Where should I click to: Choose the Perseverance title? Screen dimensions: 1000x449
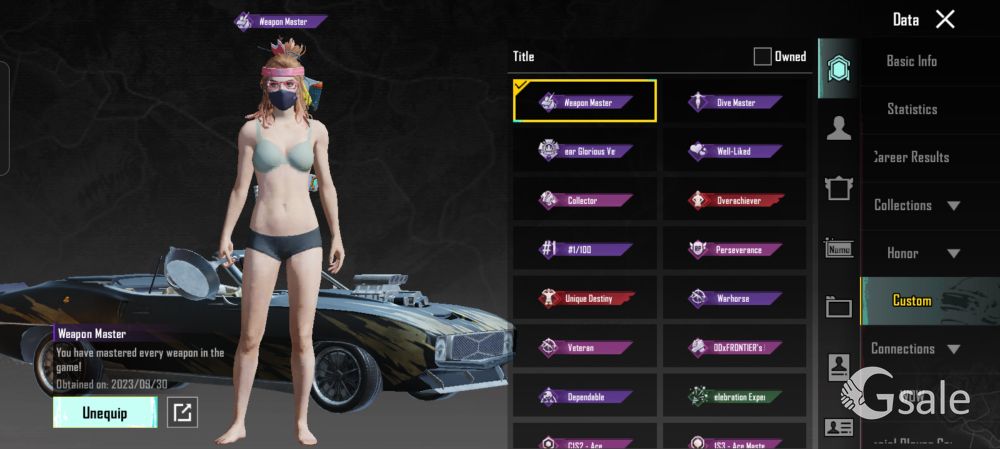pos(735,249)
